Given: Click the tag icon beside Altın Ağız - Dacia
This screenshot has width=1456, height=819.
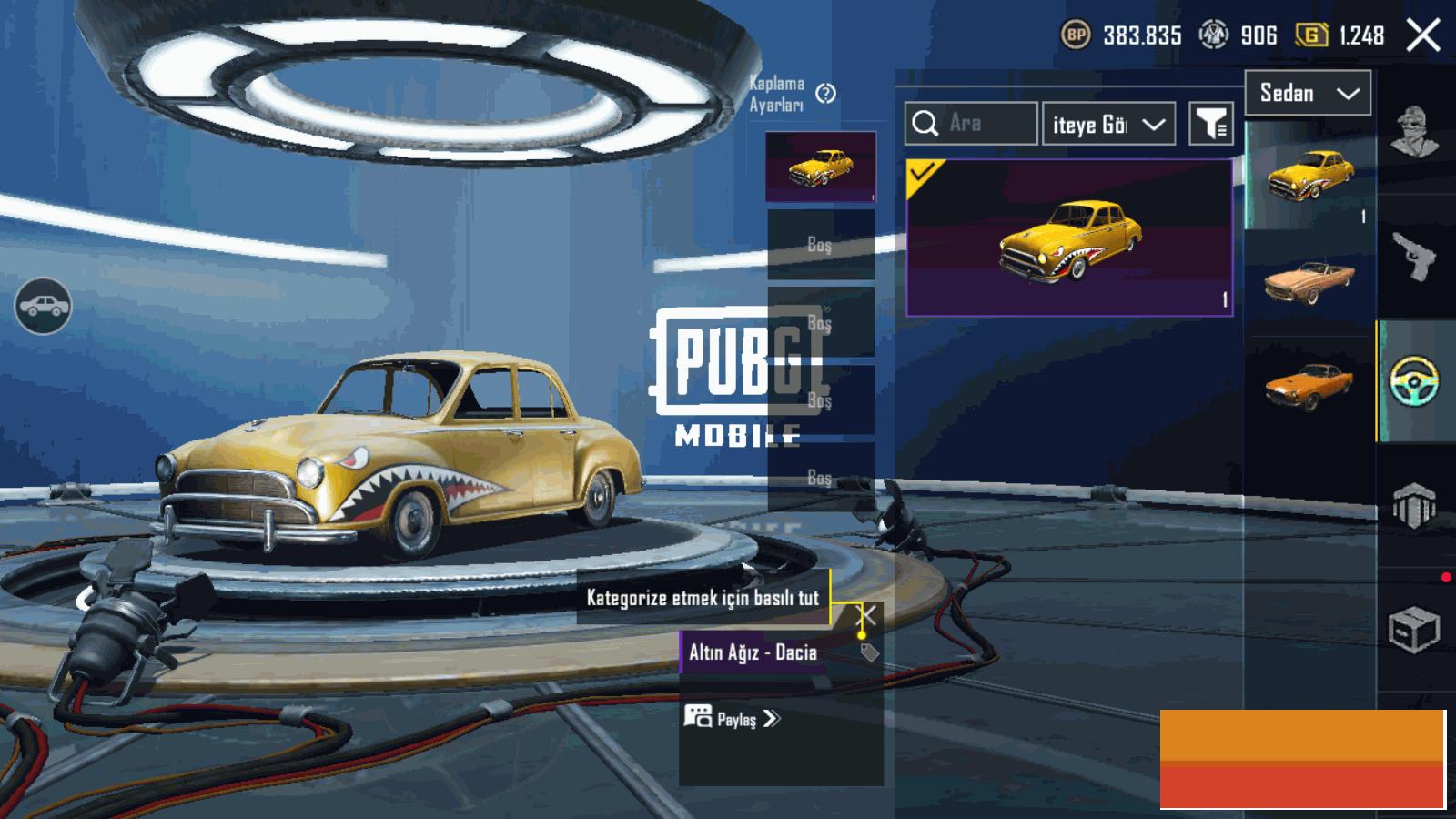Looking at the screenshot, I should [869, 652].
